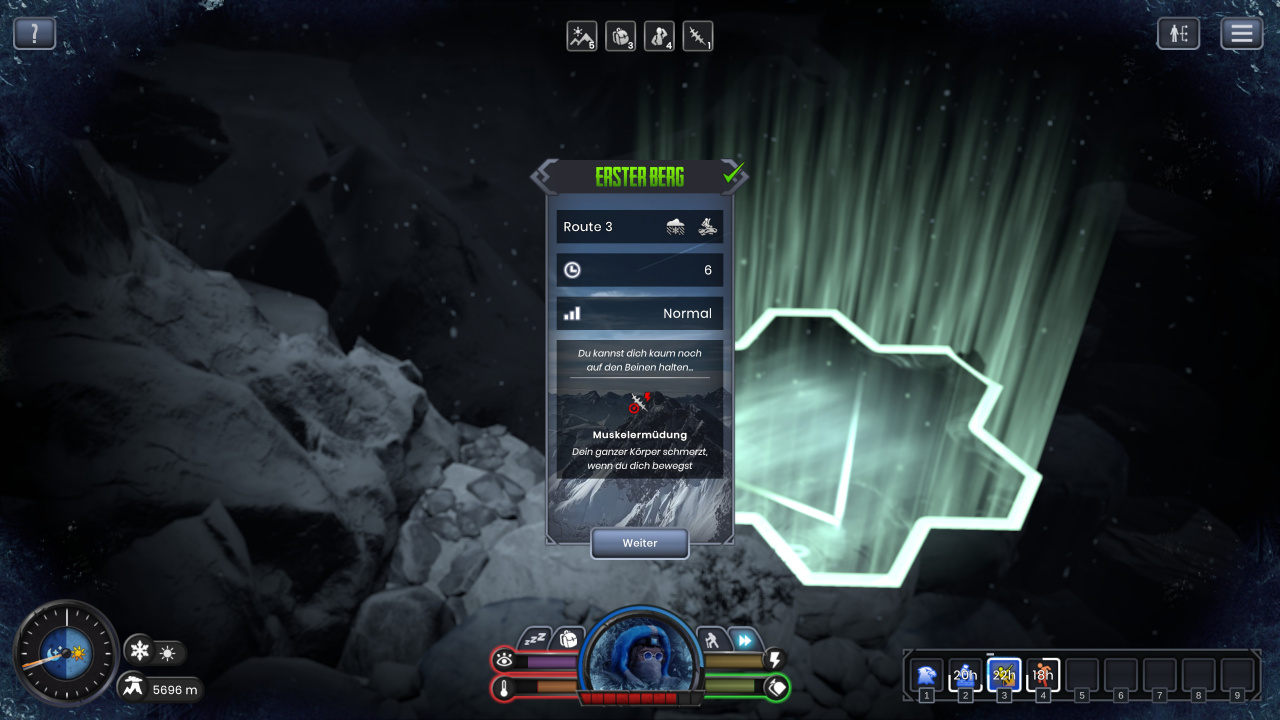Open the top backpack icon
The width and height of the screenshot is (1280, 720).
click(621, 37)
